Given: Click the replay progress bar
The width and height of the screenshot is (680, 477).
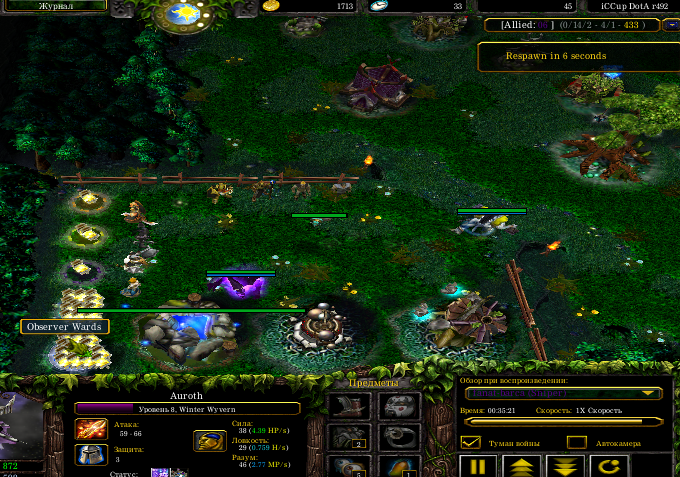Looking at the screenshot, I should tap(563, 422).
